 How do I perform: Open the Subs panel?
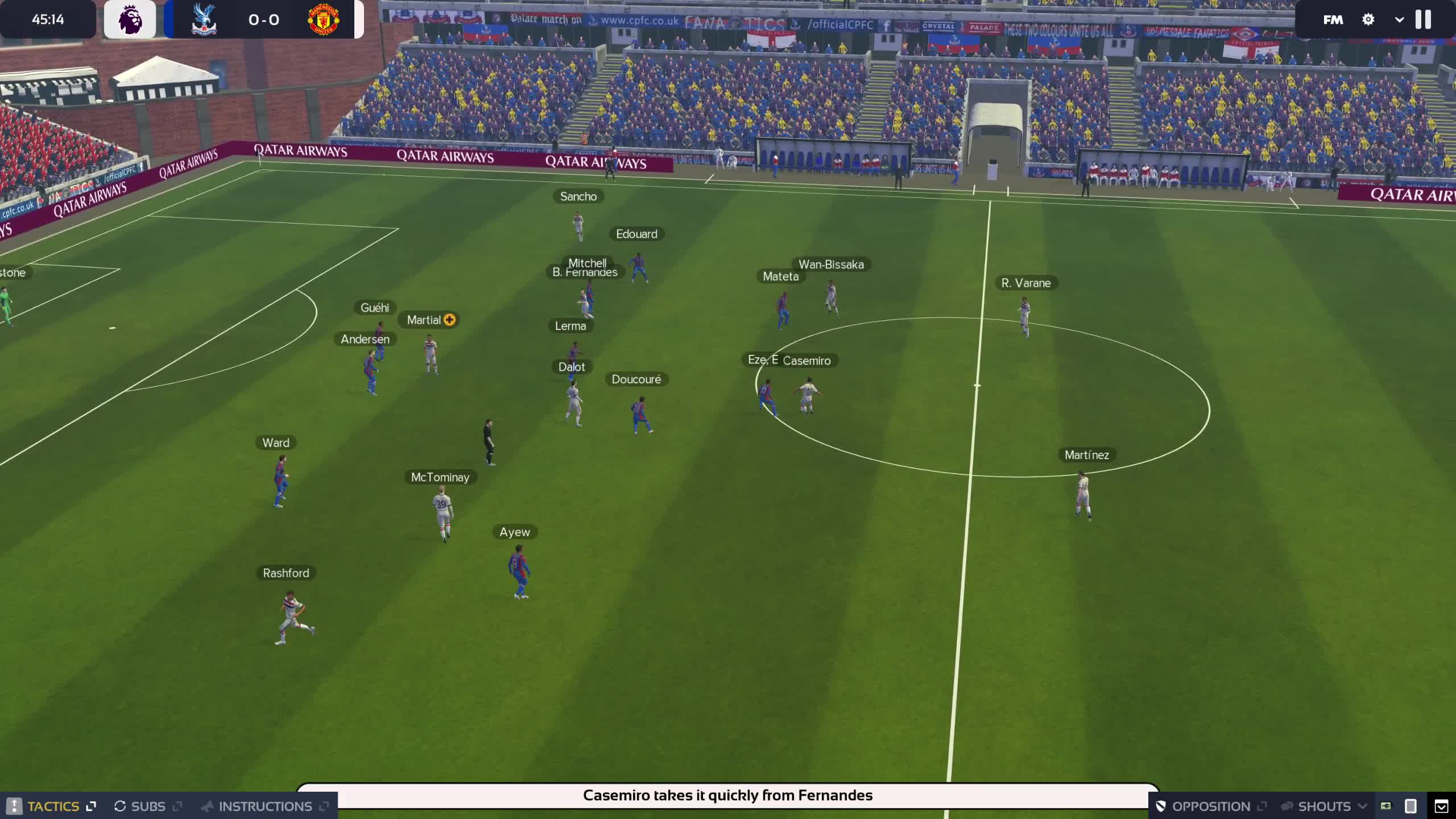[147, 806]
